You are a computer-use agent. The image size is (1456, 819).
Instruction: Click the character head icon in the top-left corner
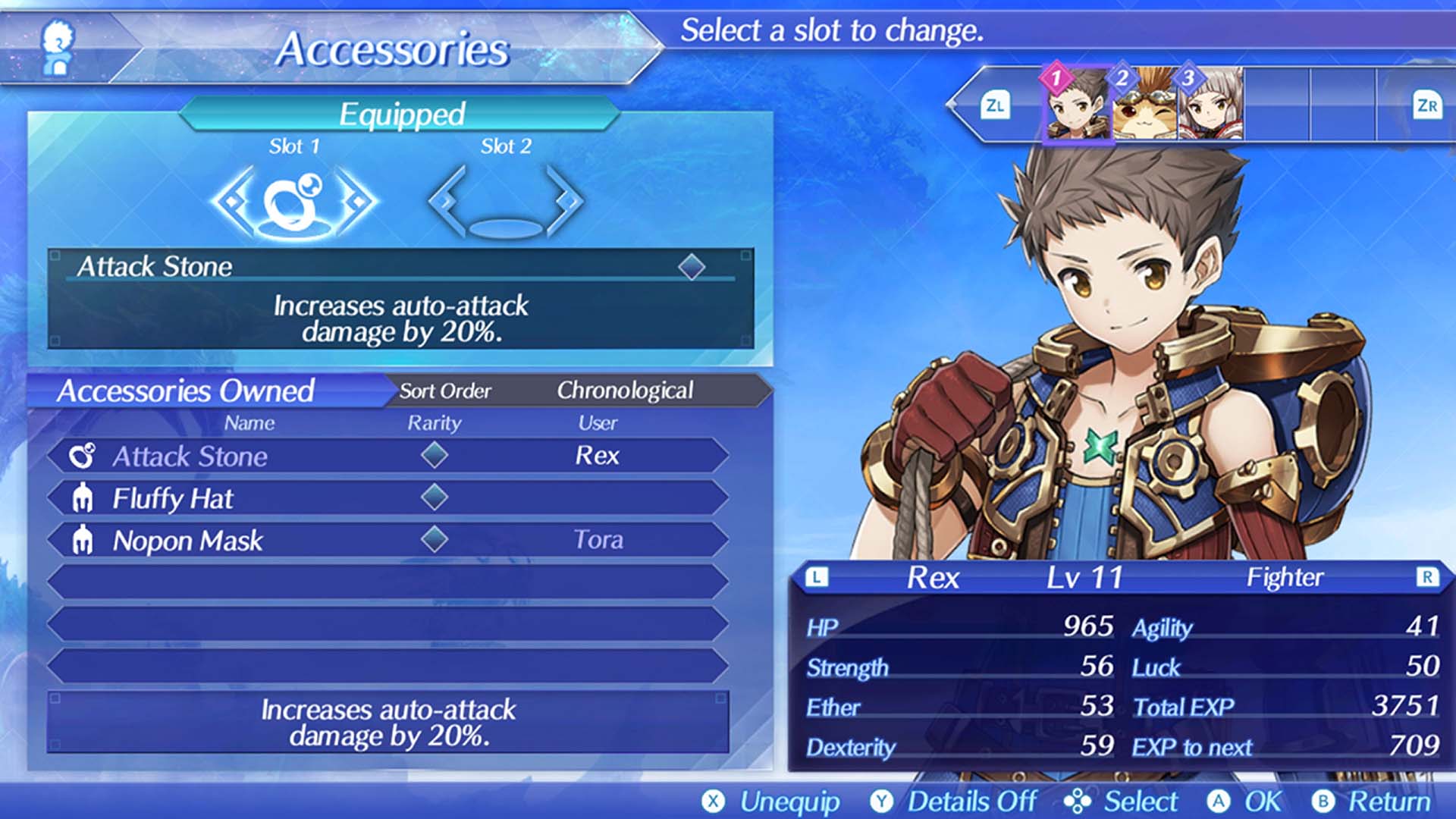pos(59,45)
